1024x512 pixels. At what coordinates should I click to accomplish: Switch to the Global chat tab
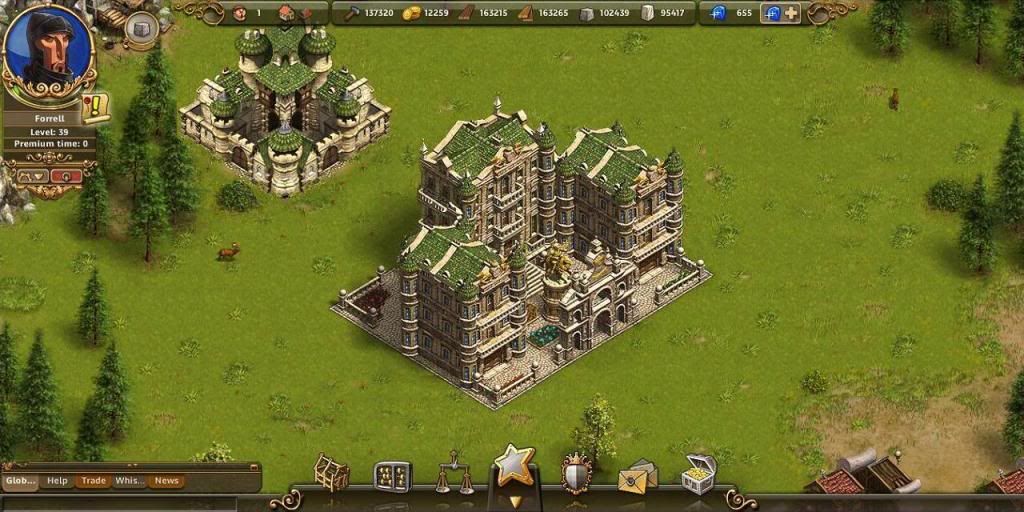20,481
